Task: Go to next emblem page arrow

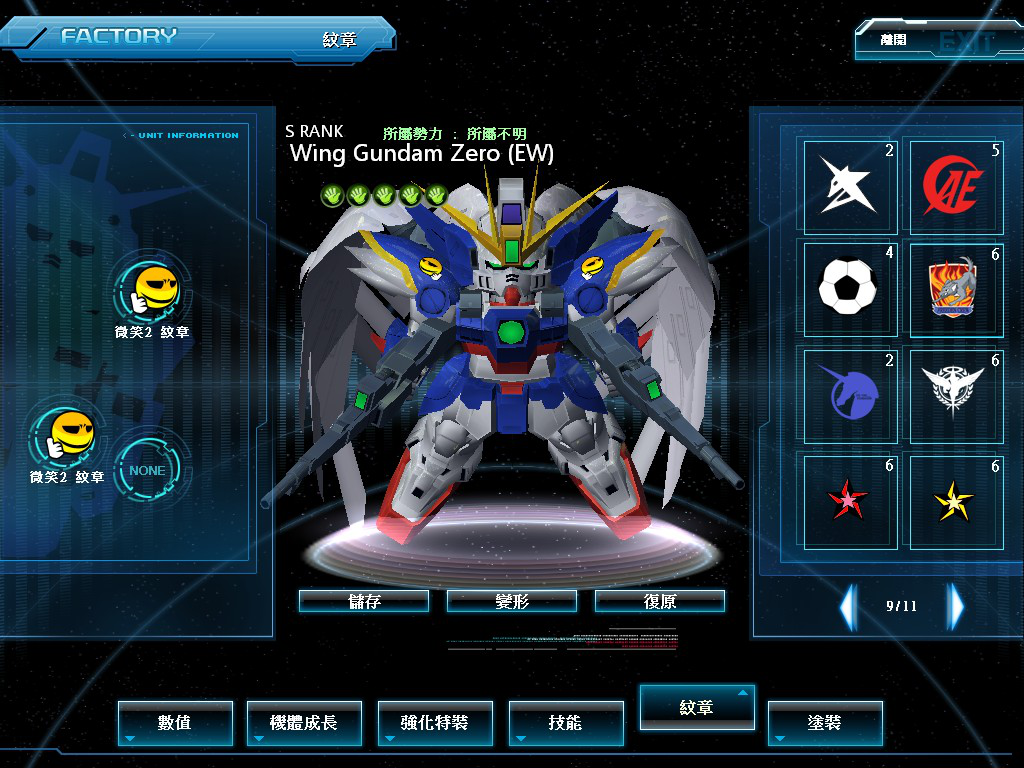Action: pyautogui.click(x=956, y=606)
